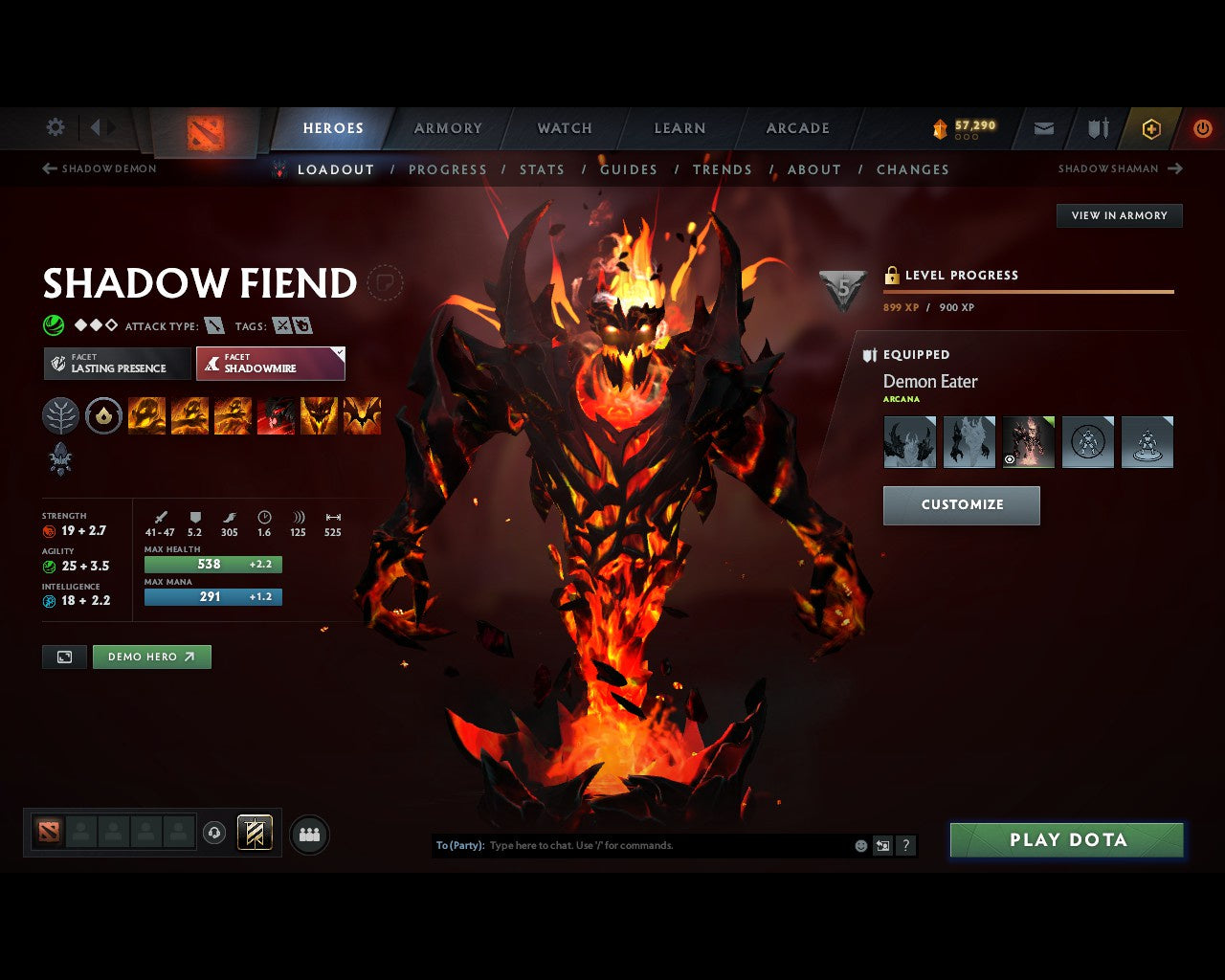Open settings with the gear icon
Viewport: 1225px width, 980px height.
(55, 127)
